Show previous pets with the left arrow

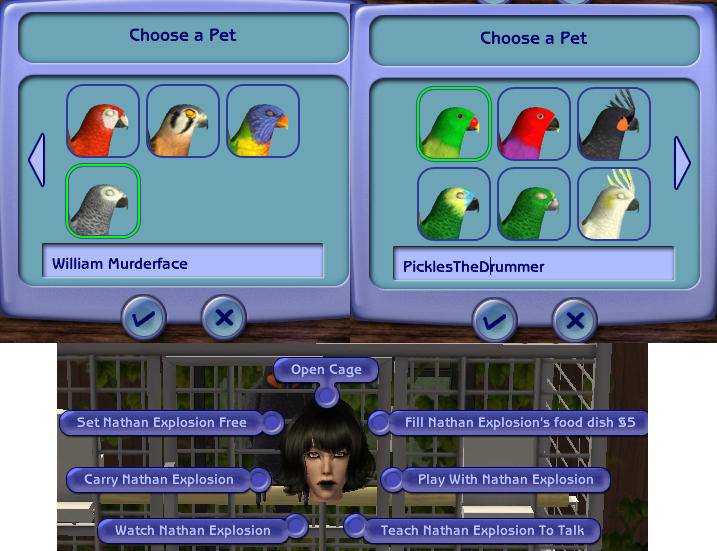37,162
